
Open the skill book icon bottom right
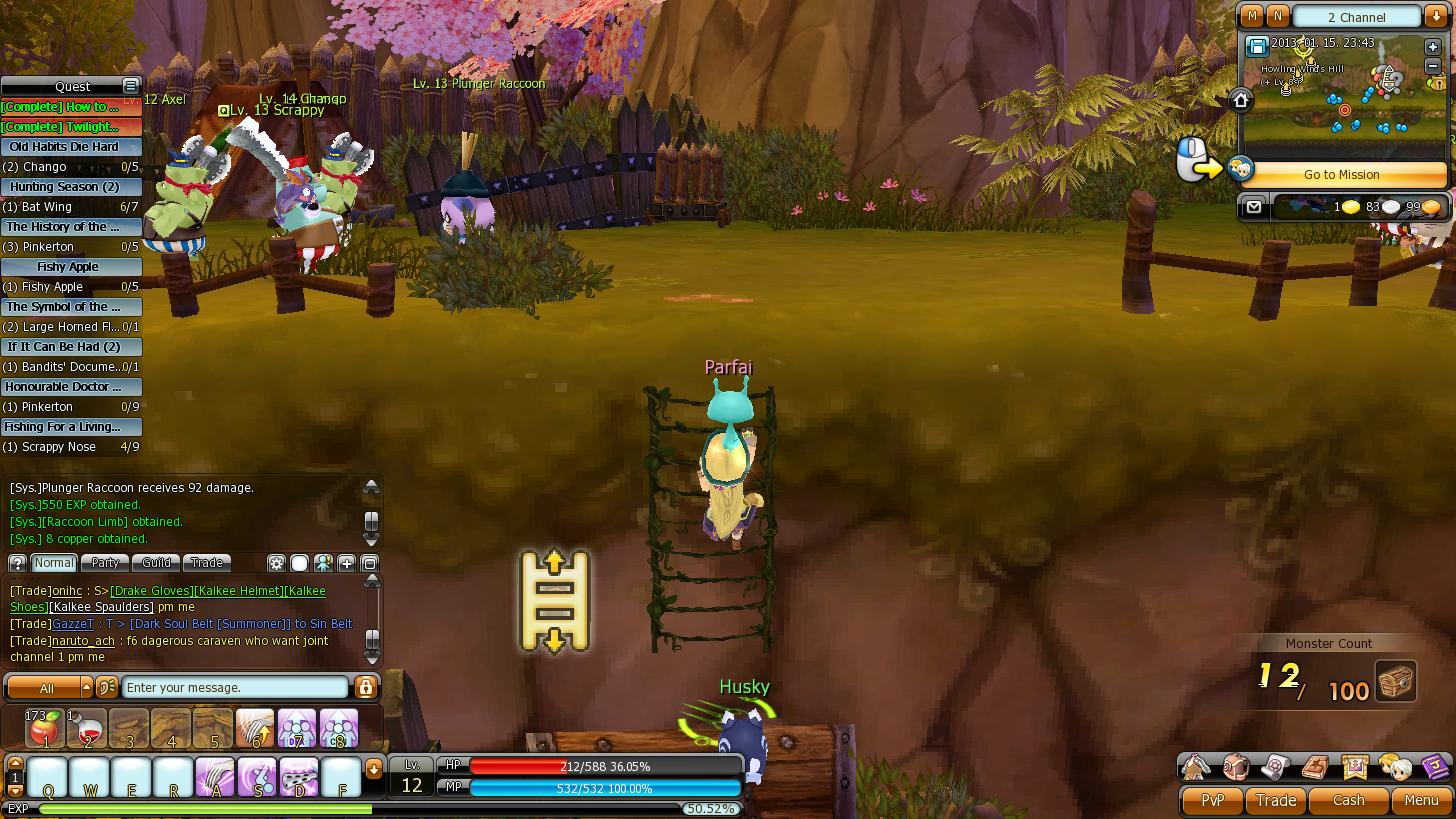click(1313, 767)
